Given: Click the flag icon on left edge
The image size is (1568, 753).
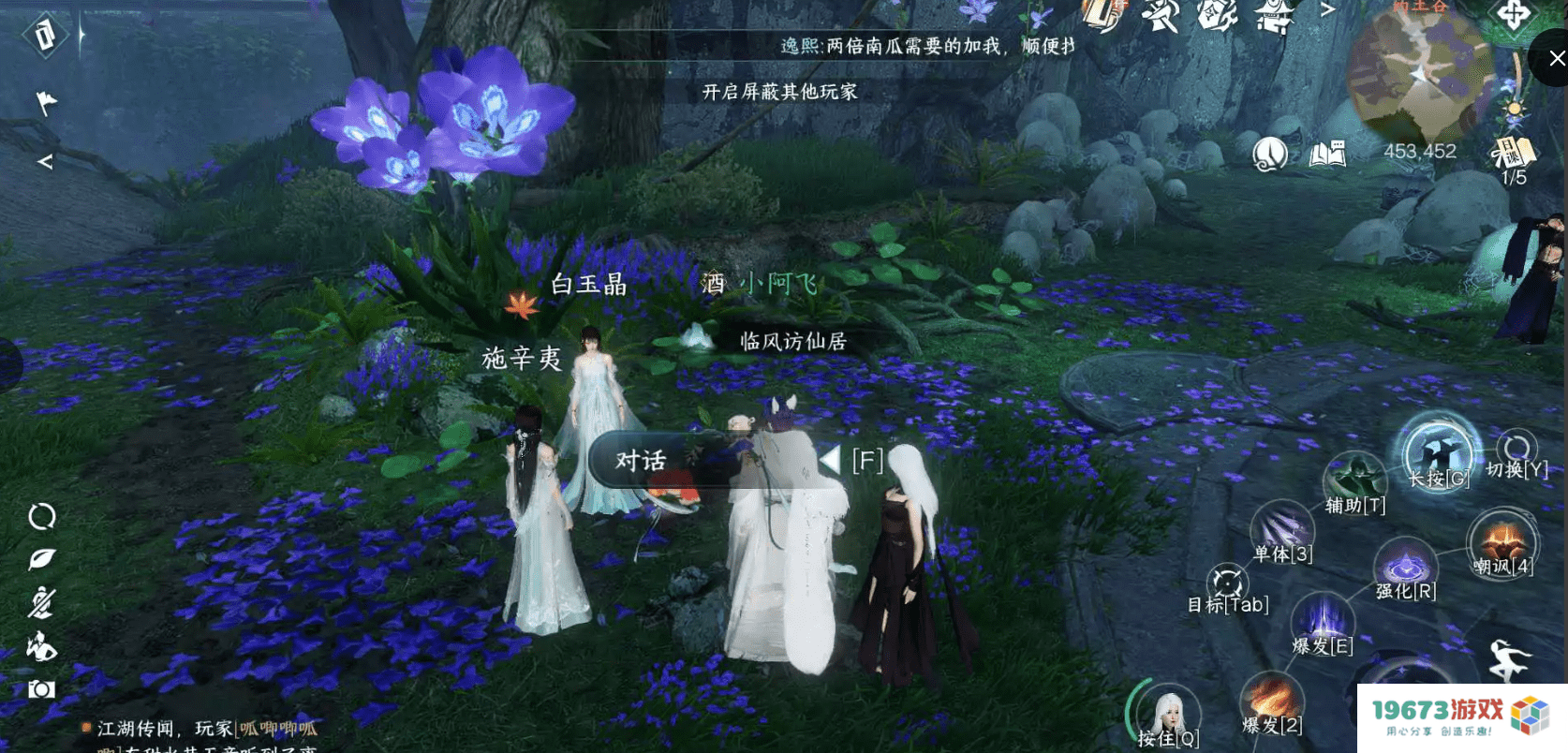Looking at the screenshot, I should click(x=45, y=101).
